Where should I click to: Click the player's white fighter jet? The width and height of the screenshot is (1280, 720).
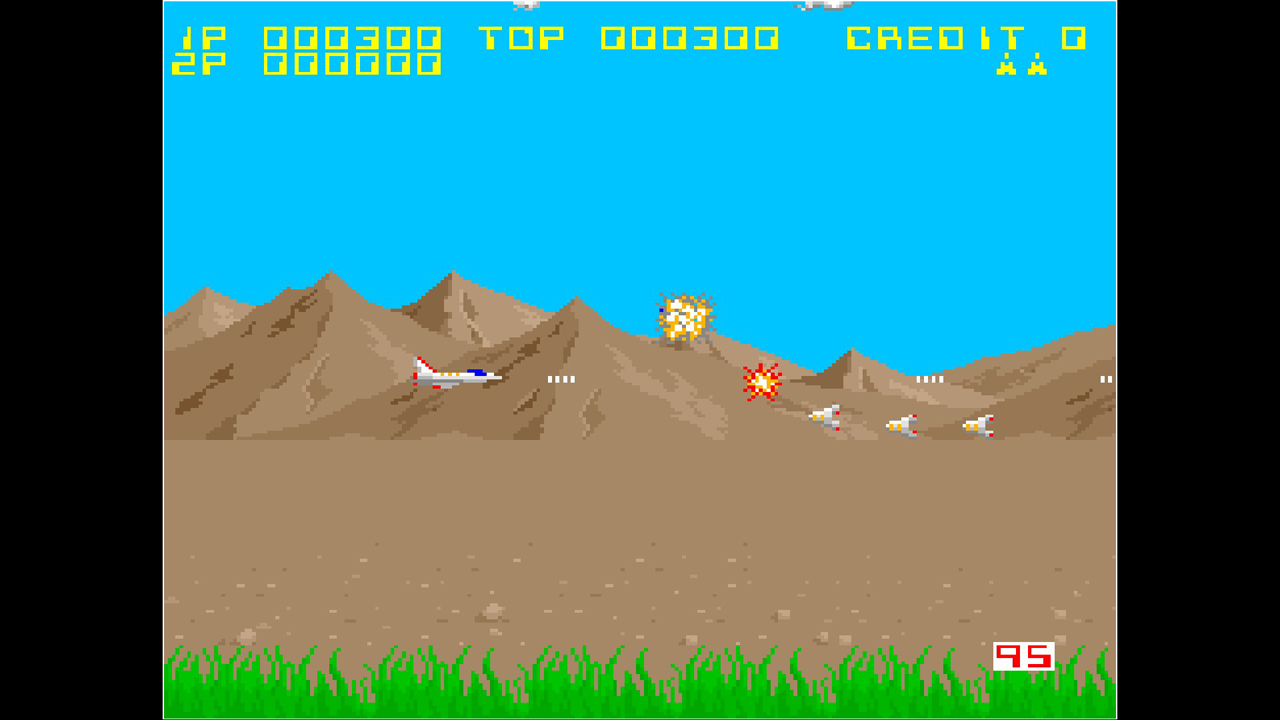click(x=455, y=374)
